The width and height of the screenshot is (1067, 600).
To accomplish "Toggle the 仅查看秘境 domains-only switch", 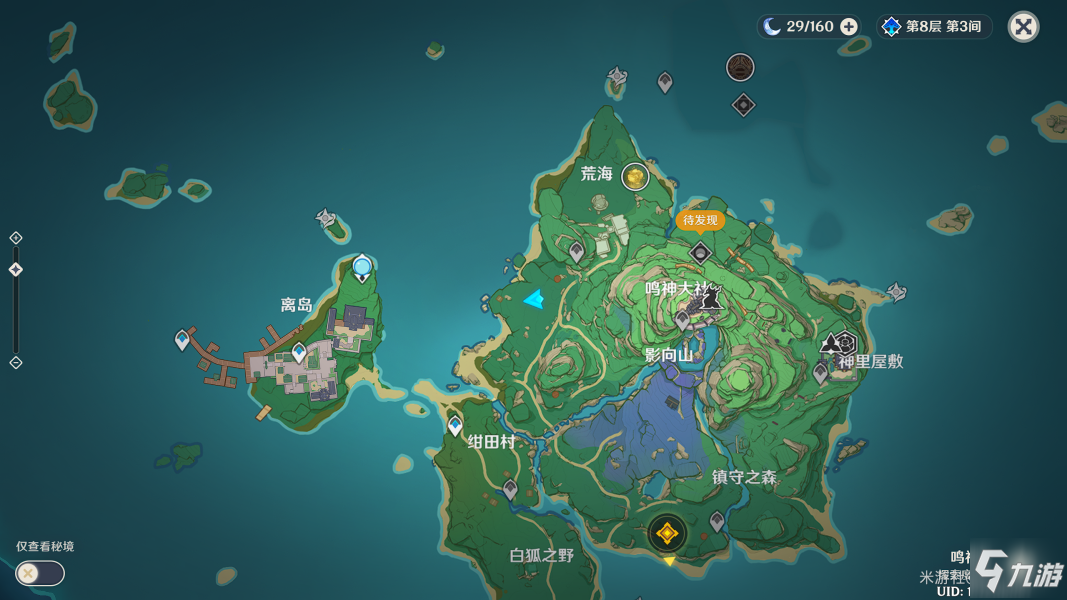I will click(40, 573).
